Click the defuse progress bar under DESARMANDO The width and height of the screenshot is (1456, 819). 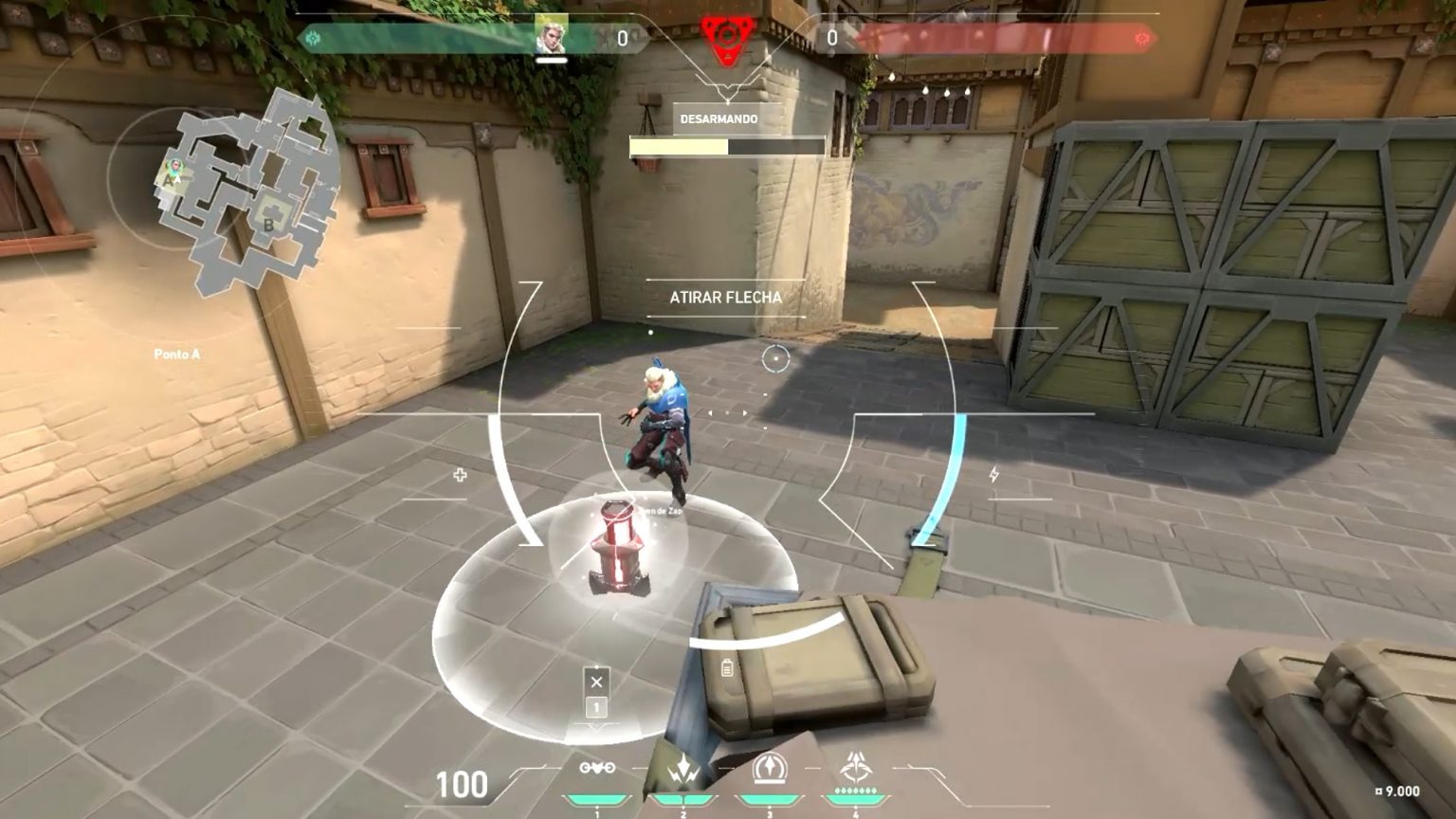(x=728, y=145)
